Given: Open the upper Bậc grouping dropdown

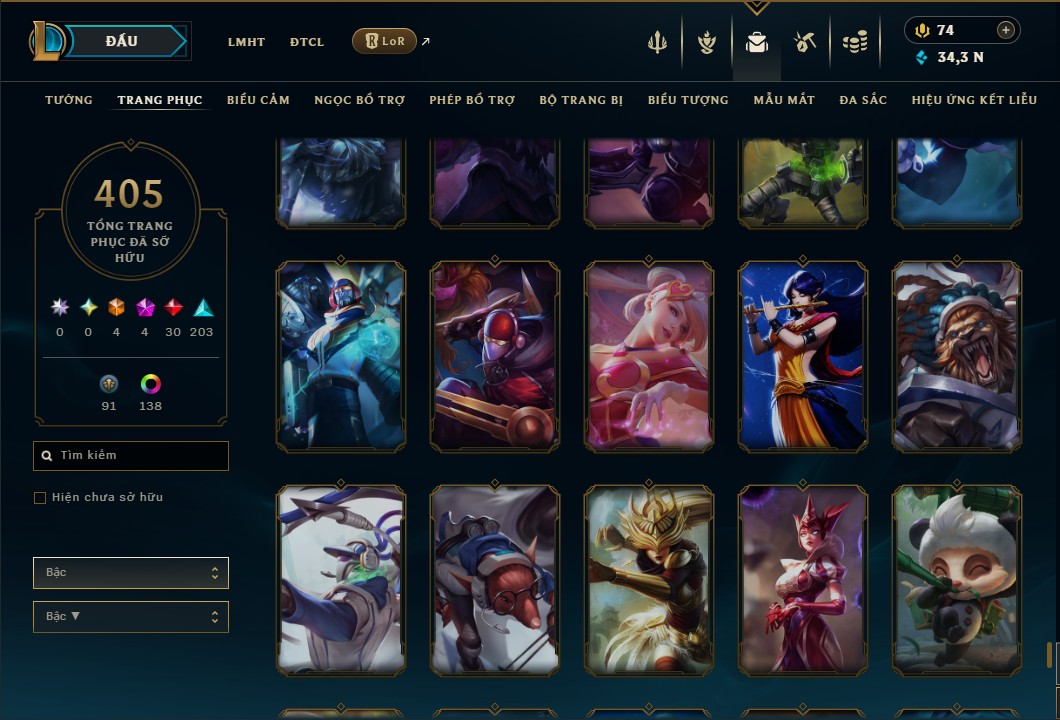Looking at the screenshot, I should pos(131,573).
